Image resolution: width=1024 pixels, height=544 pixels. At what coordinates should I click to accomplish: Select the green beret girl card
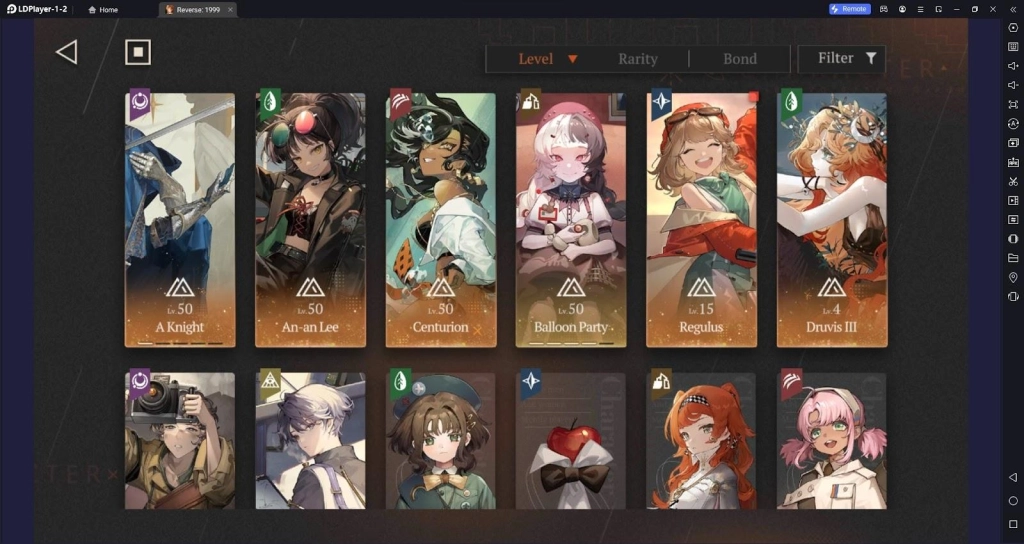coord(441,440)
